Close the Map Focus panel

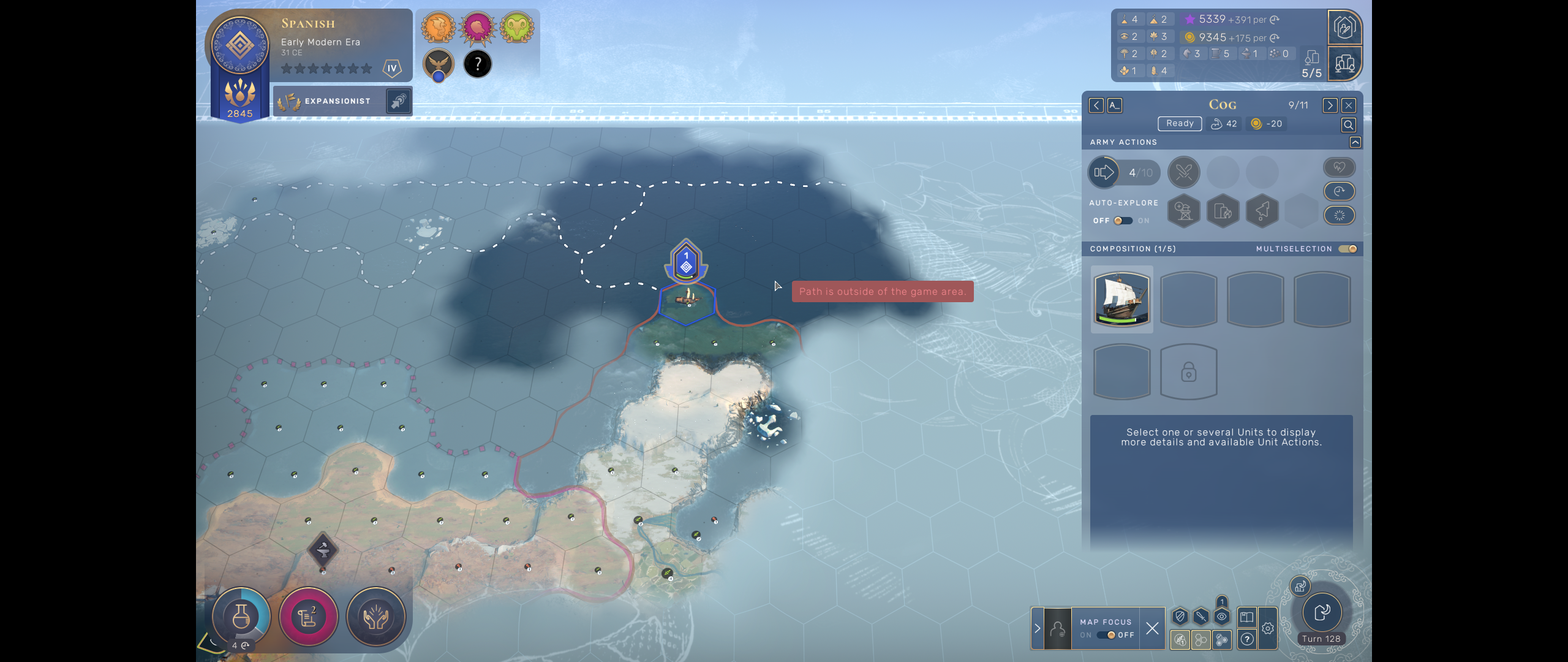(x=1152, y=628)
